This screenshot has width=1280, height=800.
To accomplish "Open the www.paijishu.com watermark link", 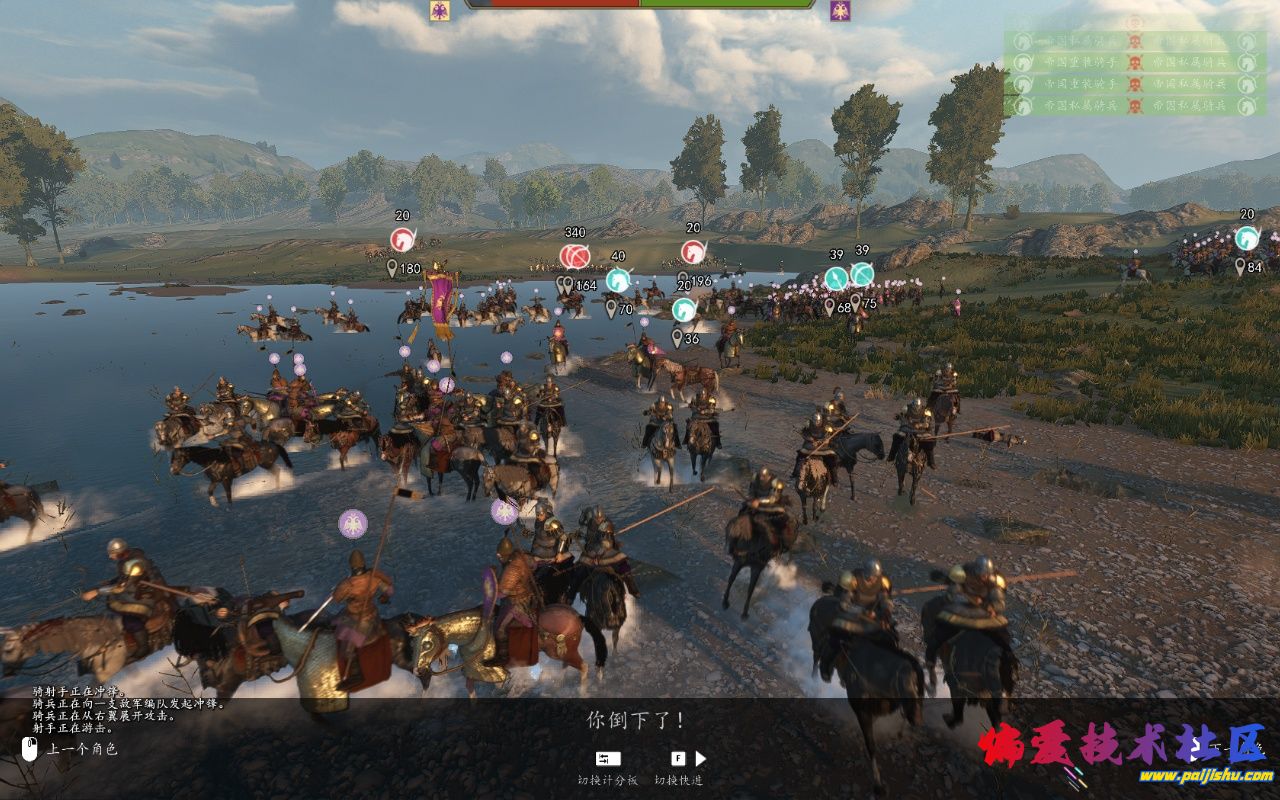I will point(1205,775).
